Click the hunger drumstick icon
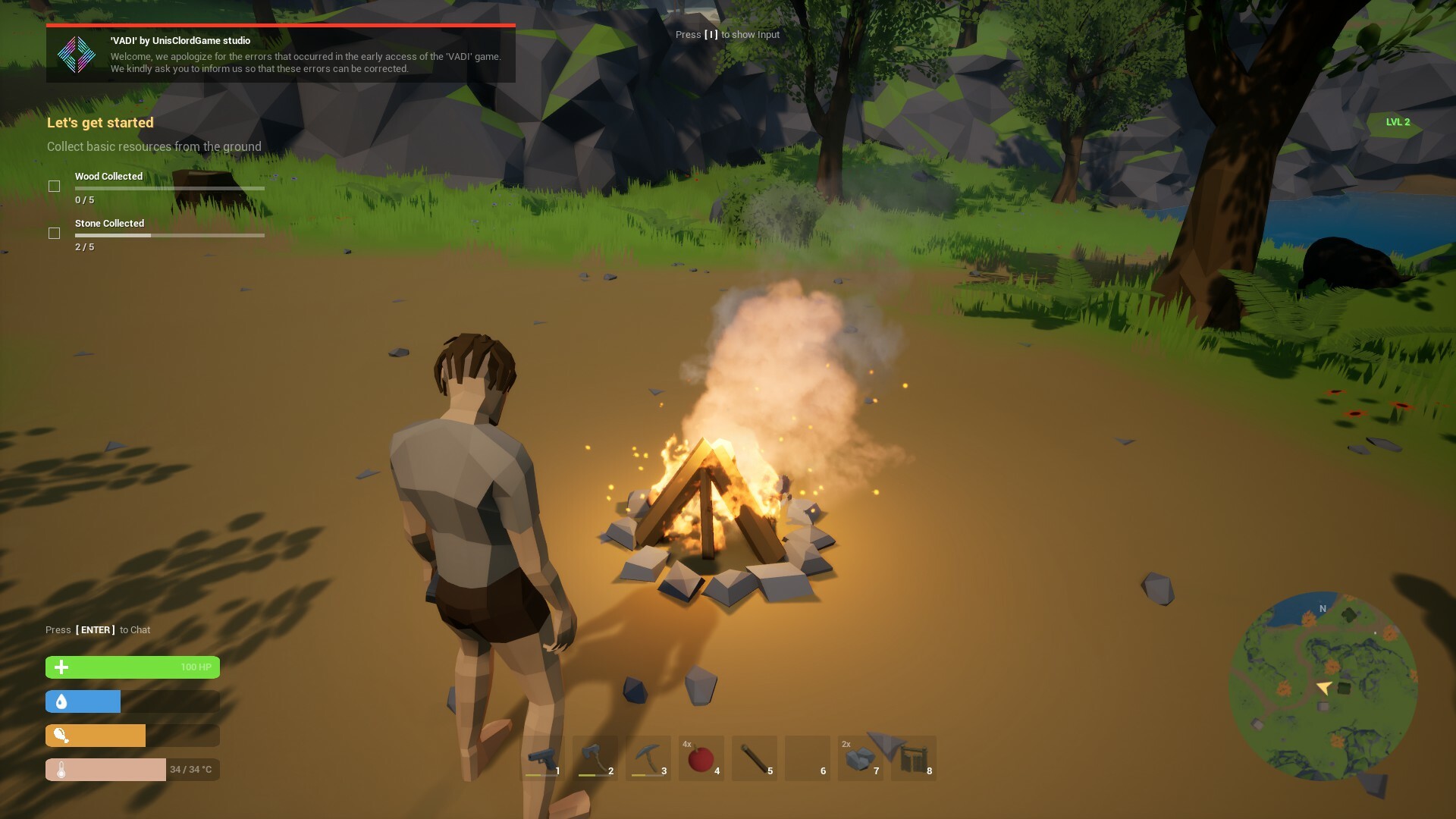 (60, 736)
